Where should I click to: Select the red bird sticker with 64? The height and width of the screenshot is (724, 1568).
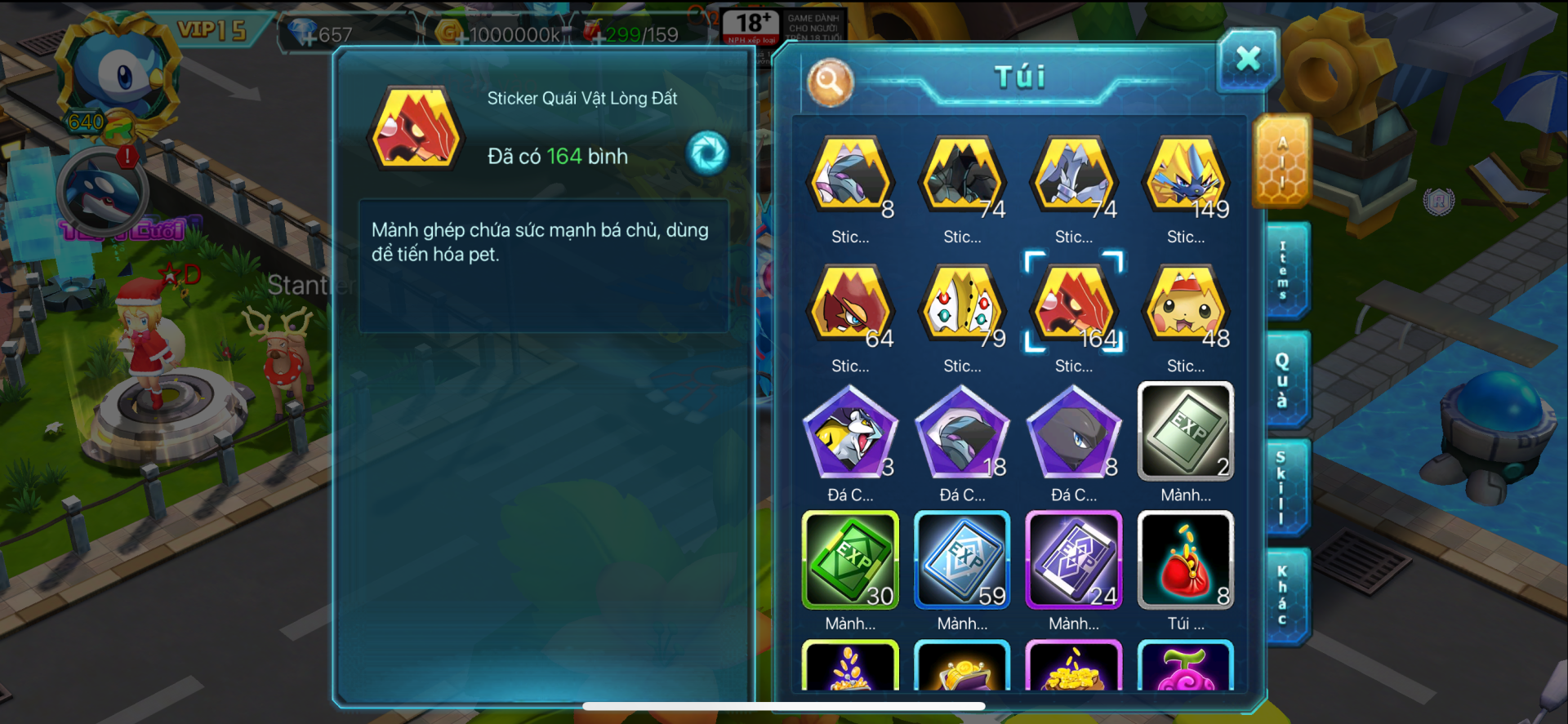pos(850,309)
